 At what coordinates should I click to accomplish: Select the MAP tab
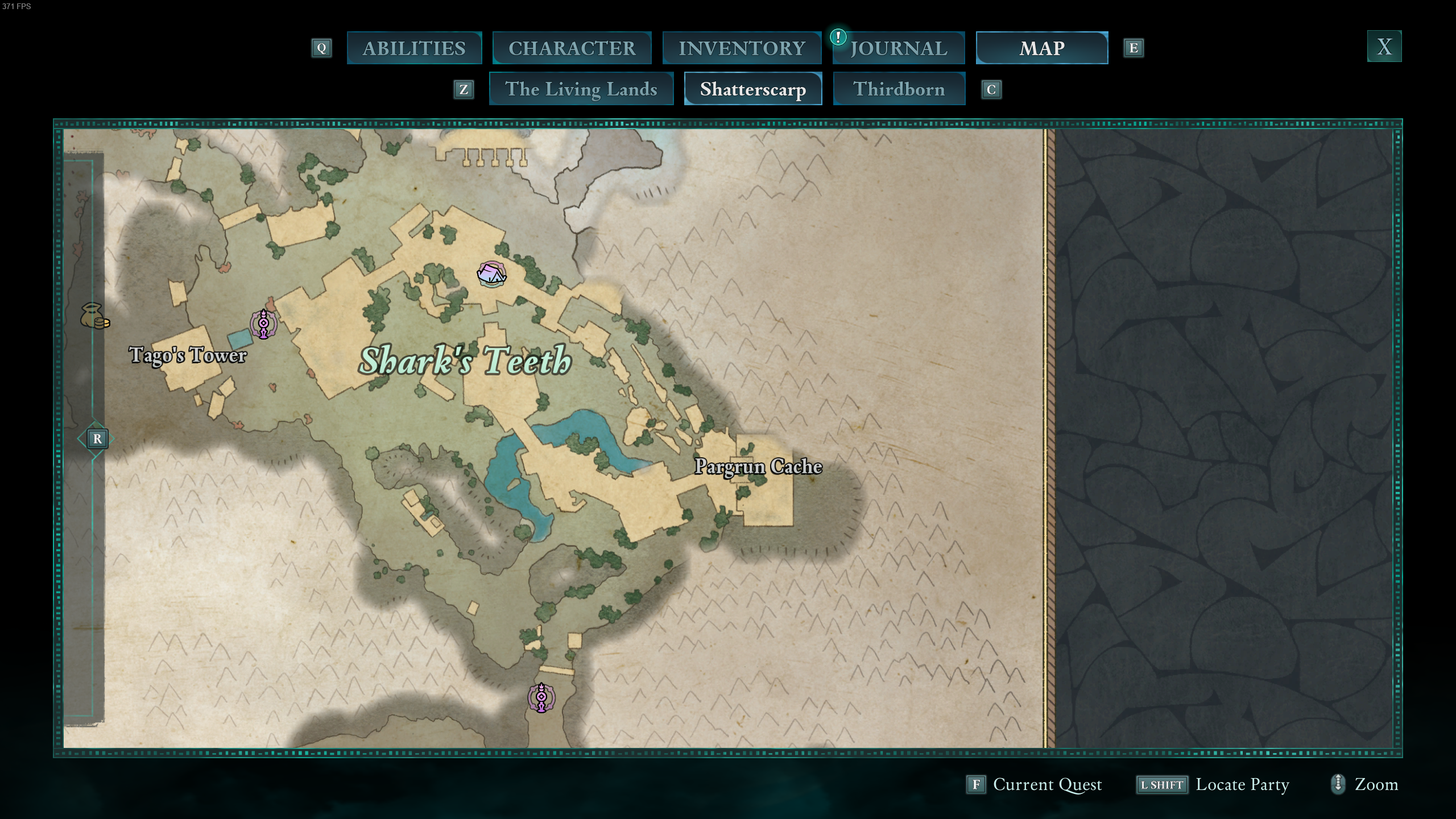click(1042, 48)
